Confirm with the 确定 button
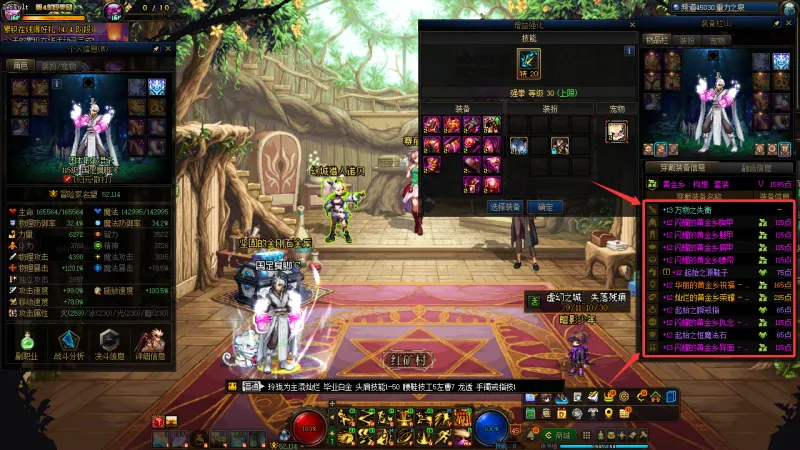 [545, 207]
